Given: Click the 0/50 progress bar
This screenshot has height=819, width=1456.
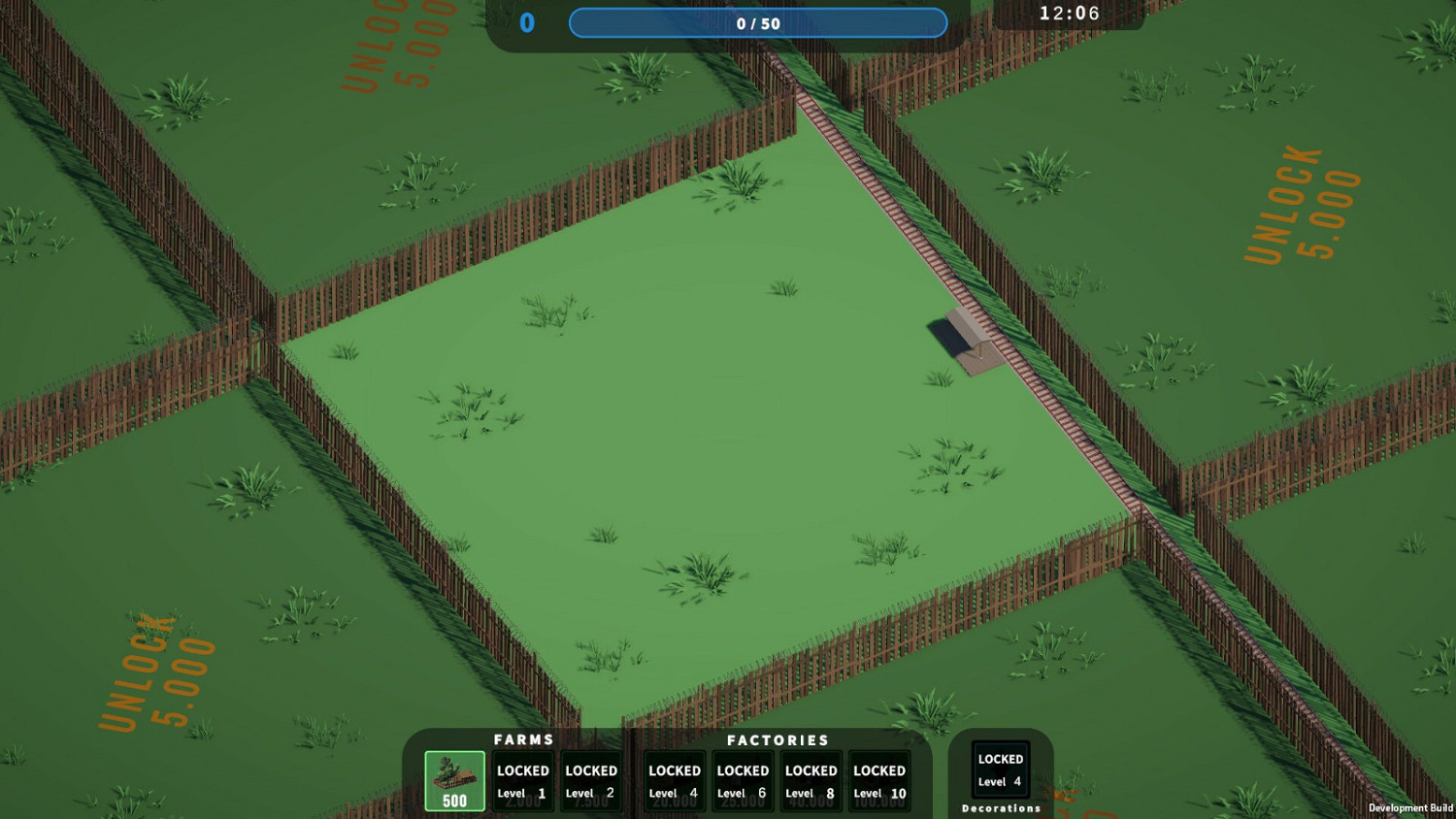Looking at the screenshot, I should pyautogui.click(x=759, y=22).
